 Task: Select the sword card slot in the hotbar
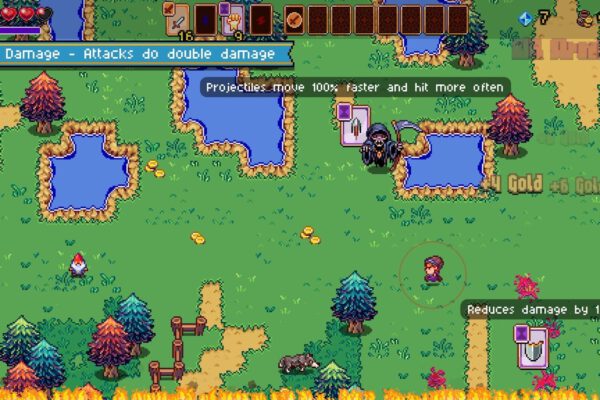click(177, 18)
